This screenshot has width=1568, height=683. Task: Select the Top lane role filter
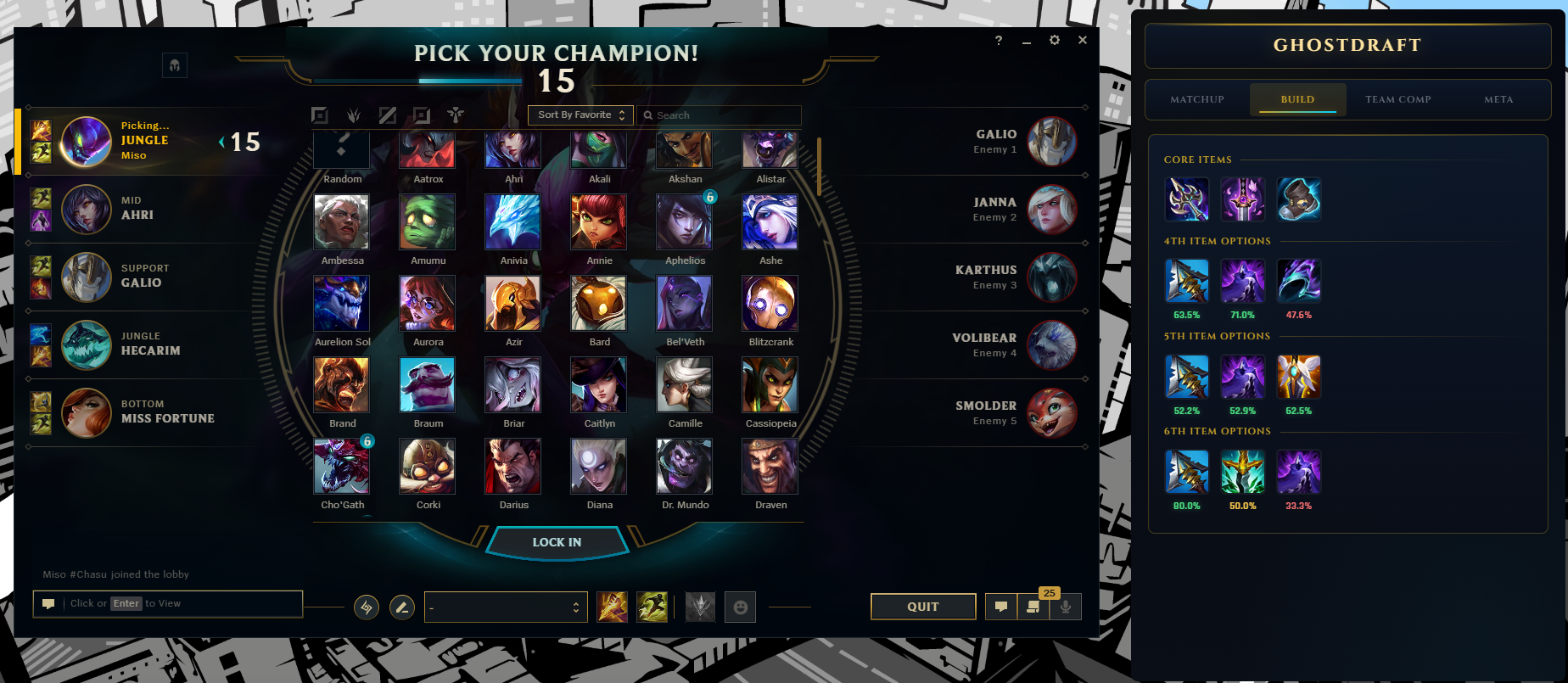point(321,115)
